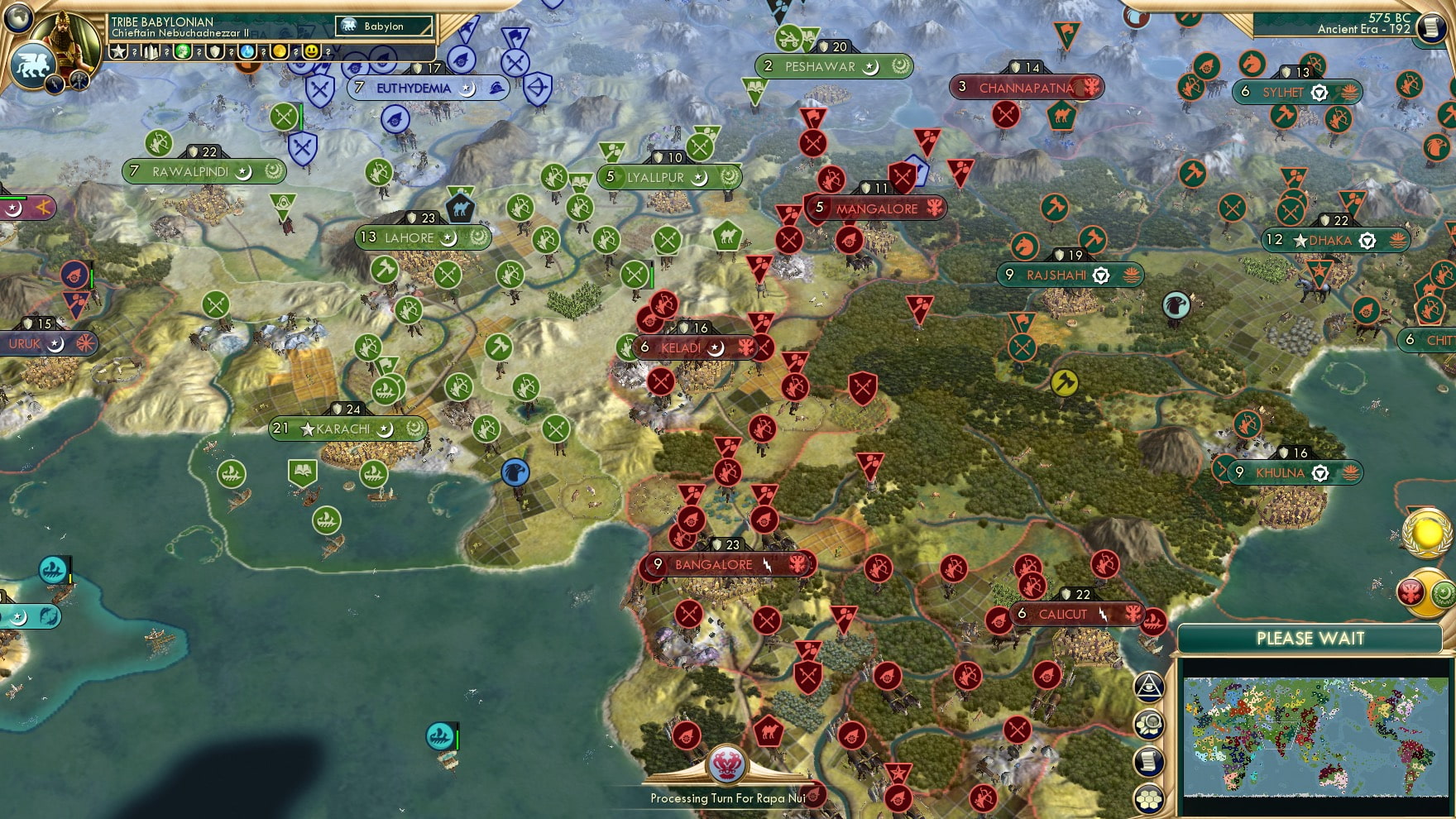Open the scroll menu beside the turn counter

point(1430,27)
